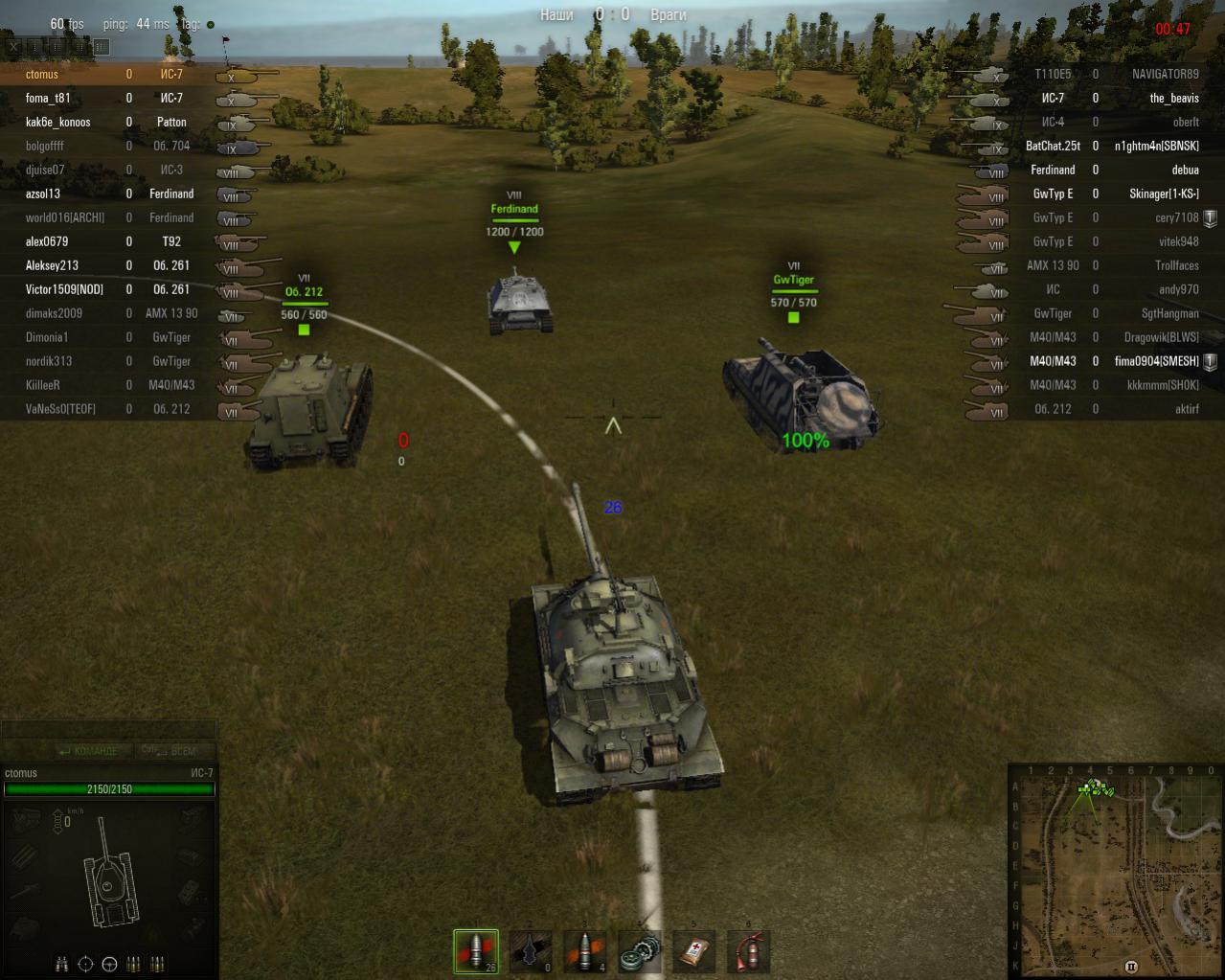The width and height of the screenshot is (1225, 980).
Task: Use the repair kit consumable
Action: coord(640,950)
